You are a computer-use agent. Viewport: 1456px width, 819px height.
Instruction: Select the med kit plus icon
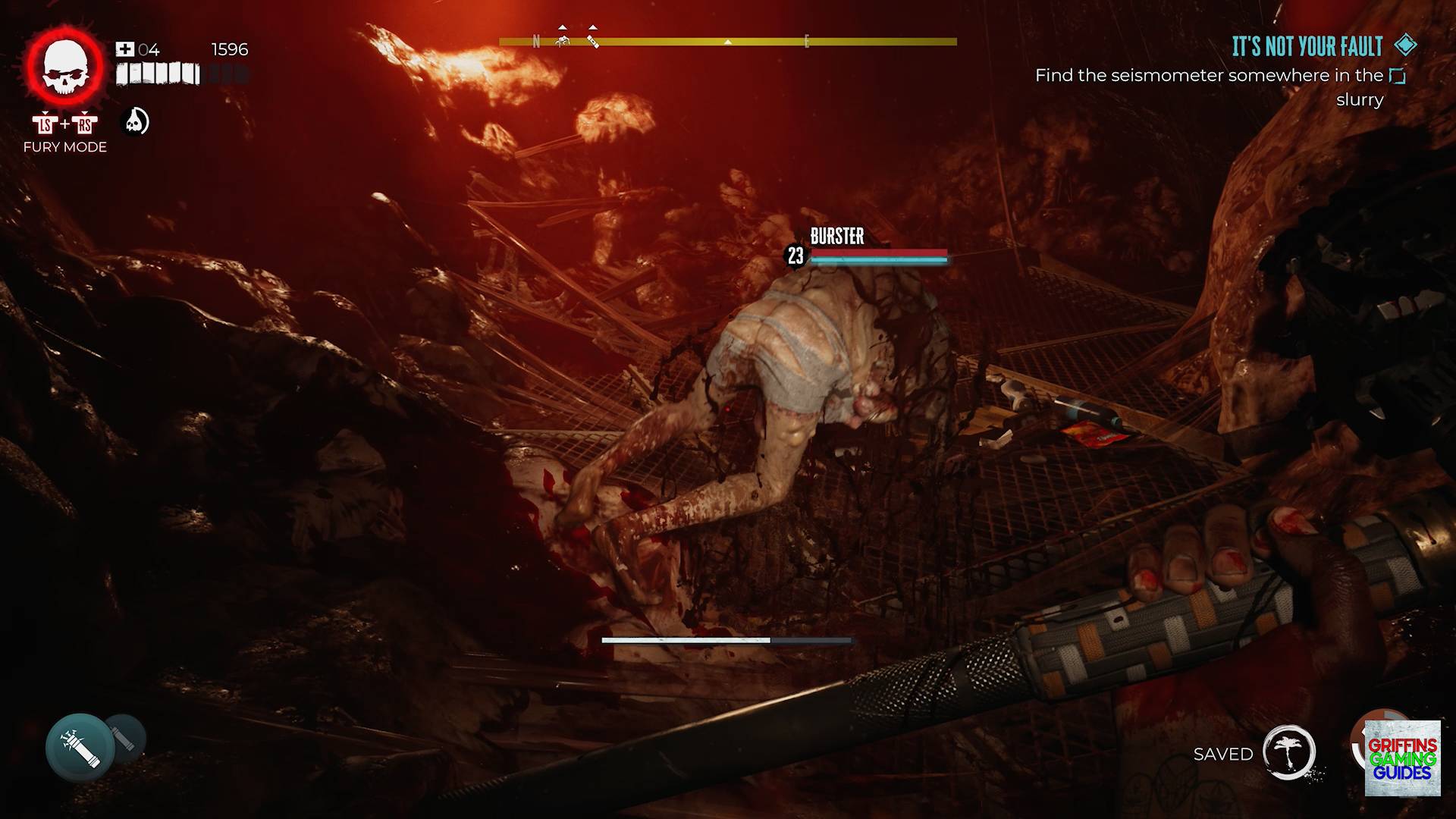coord(124,49)
